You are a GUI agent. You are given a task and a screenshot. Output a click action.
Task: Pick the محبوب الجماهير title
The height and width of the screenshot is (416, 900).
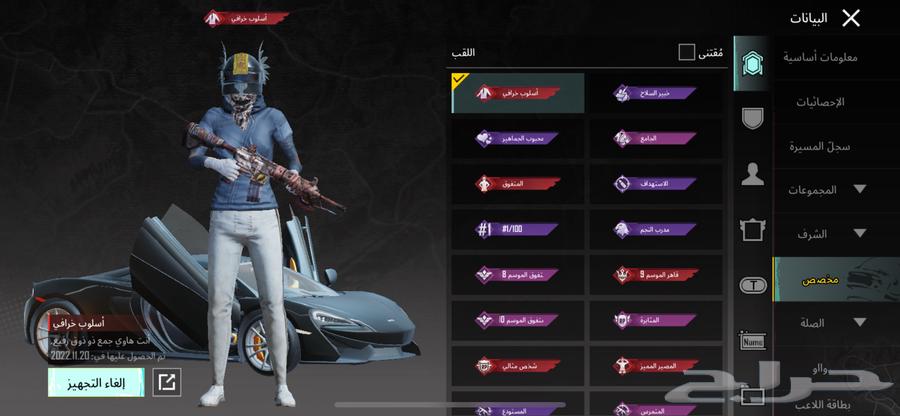pos(517,138)
